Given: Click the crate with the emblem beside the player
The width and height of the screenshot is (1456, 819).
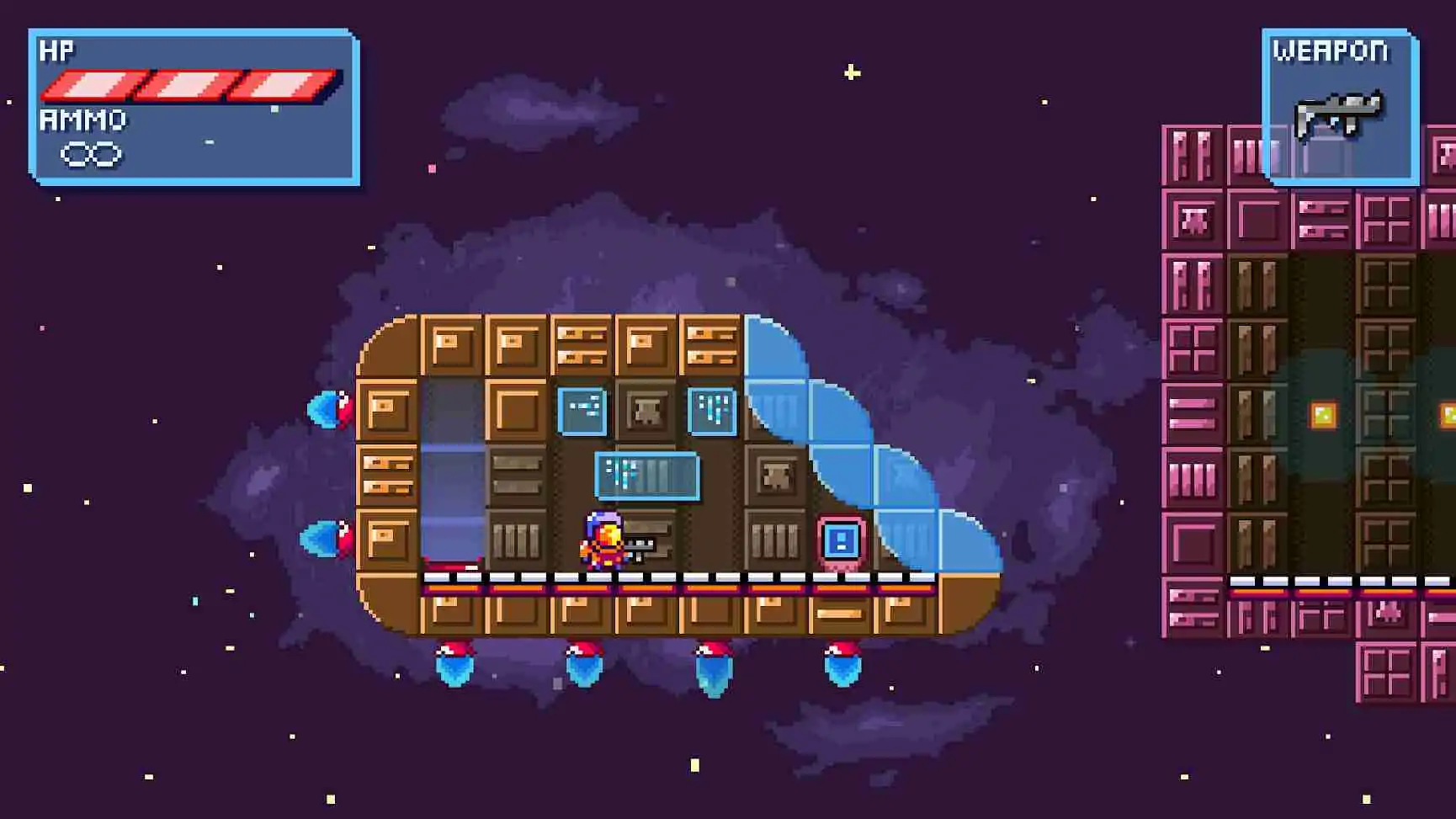Looking at the screenshot, I should pyautogui.click(x=776, y=476).
